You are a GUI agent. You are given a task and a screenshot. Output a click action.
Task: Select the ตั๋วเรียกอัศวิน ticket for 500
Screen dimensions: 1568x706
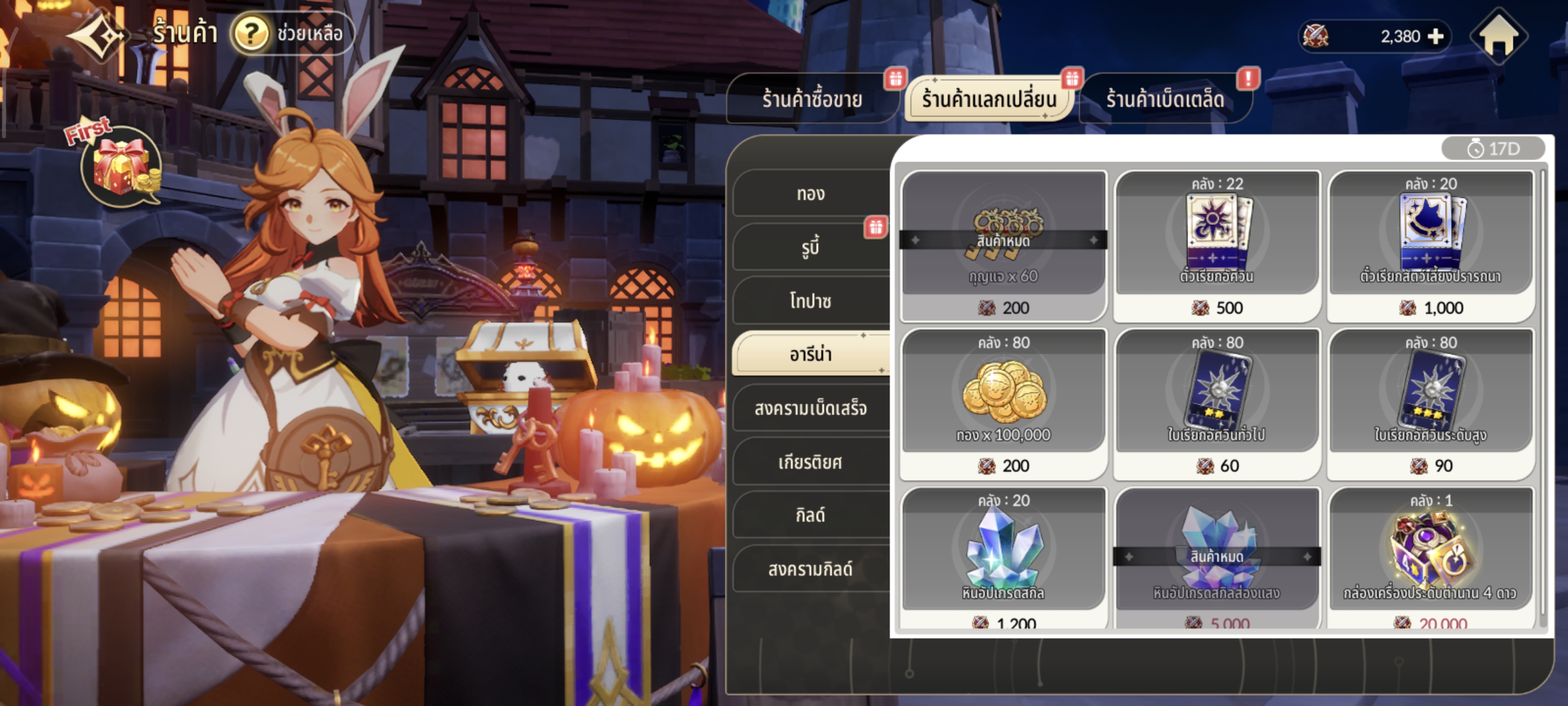pos(1217,245)
